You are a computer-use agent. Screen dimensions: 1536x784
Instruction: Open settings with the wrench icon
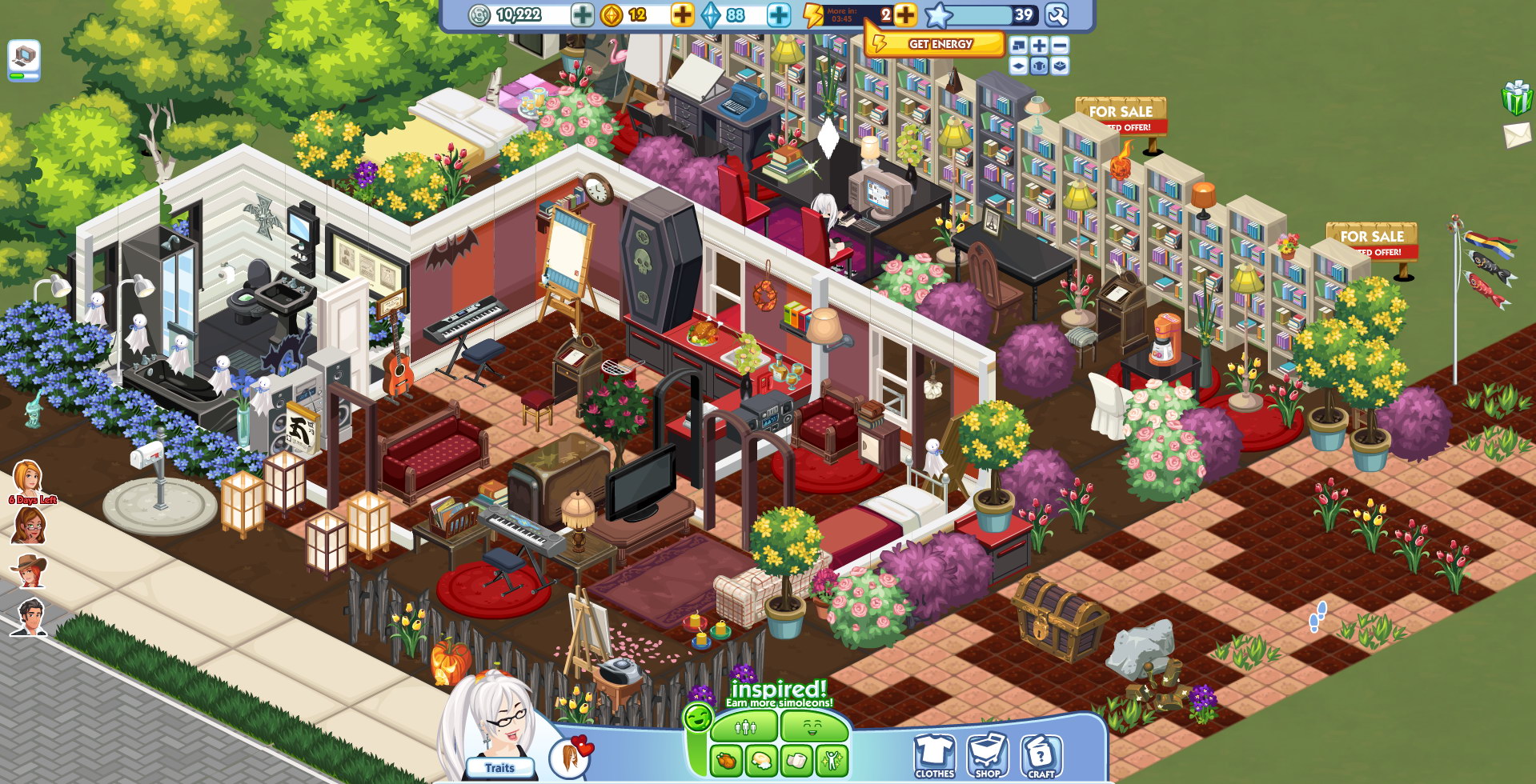[1057, 15]
